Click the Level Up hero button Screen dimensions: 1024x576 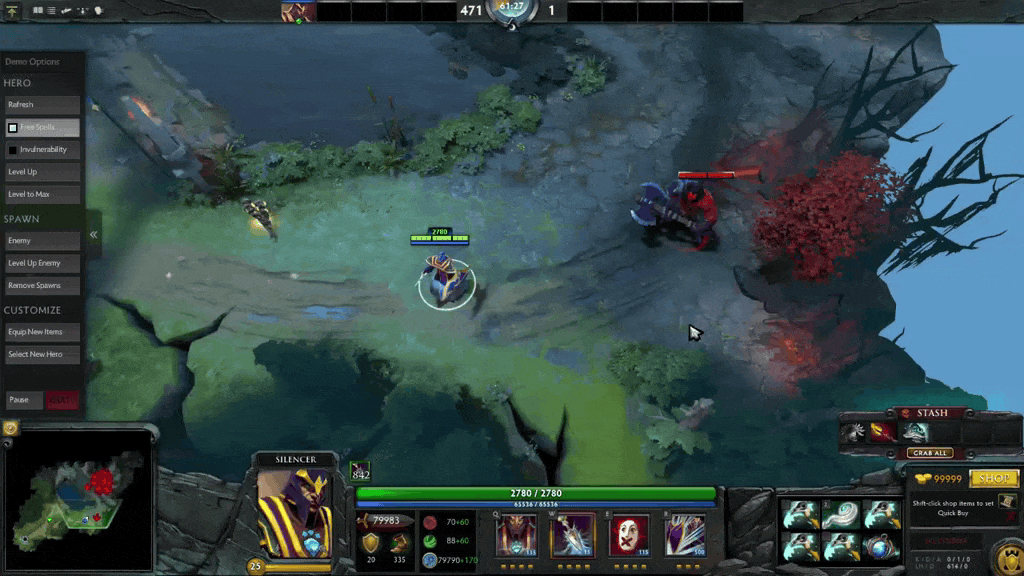pyautogui.click(x=42, y=172)
